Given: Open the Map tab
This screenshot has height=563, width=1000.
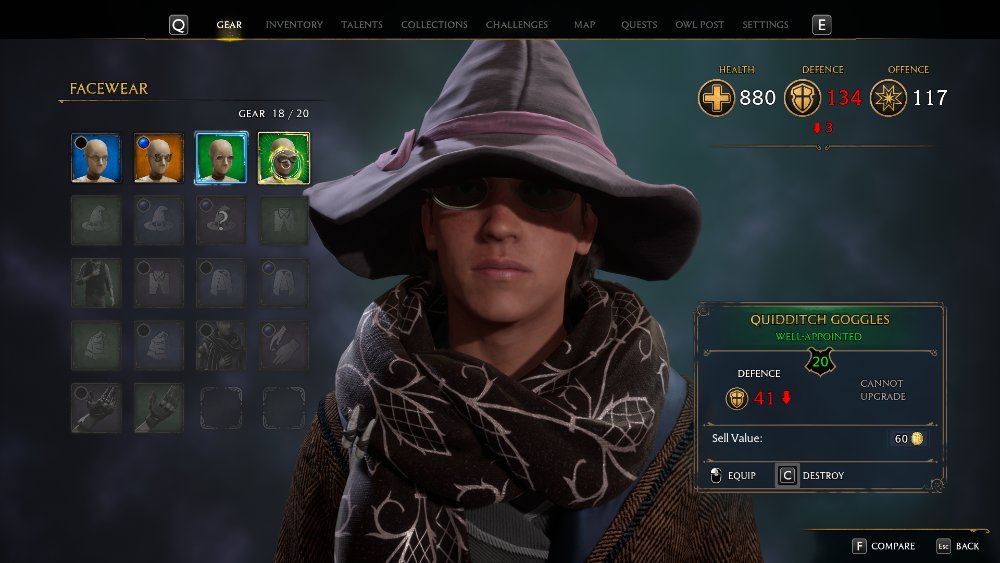Looking at the screenshot, I should click(585, 25).
